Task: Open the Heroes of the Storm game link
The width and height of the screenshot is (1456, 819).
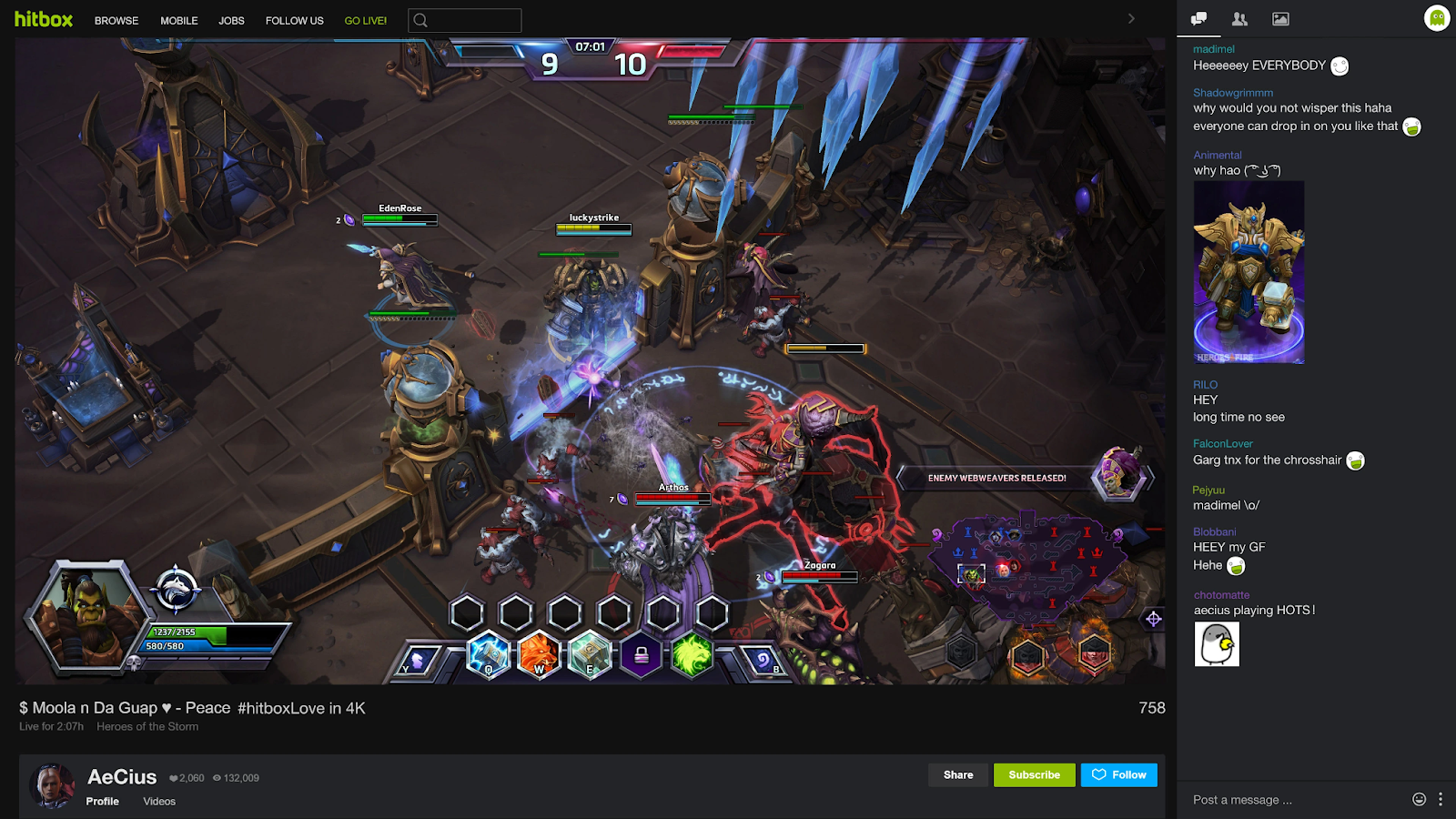Action: pyautogui.click(x=147, y=727)
